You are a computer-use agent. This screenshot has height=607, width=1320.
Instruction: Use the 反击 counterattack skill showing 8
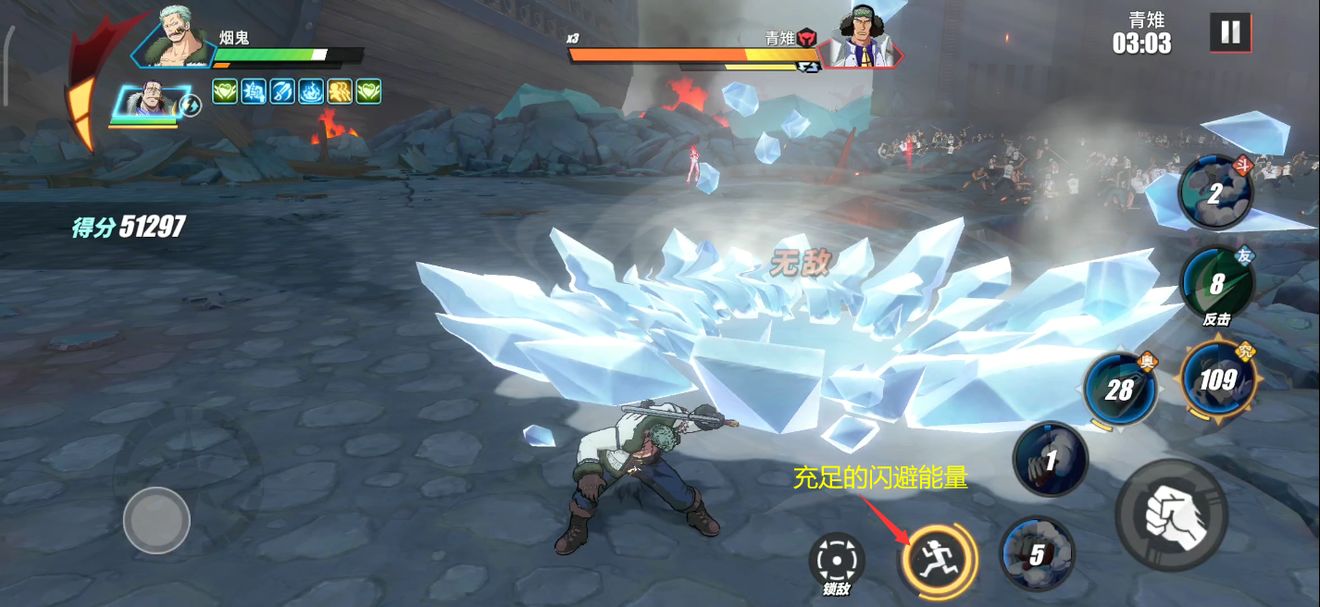(1216, 283)
